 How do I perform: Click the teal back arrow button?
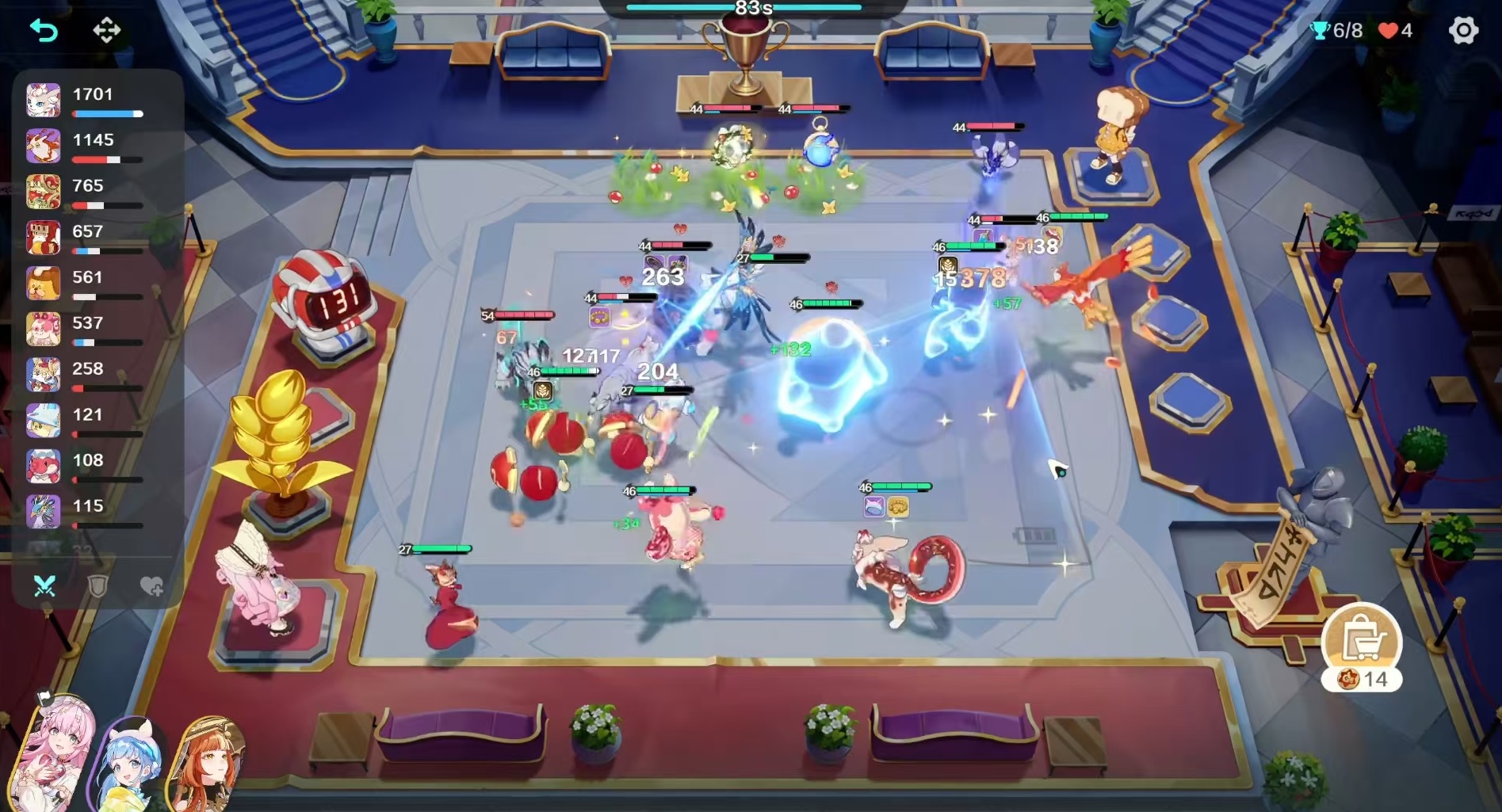pyautogui.click(x=44, y=31)
